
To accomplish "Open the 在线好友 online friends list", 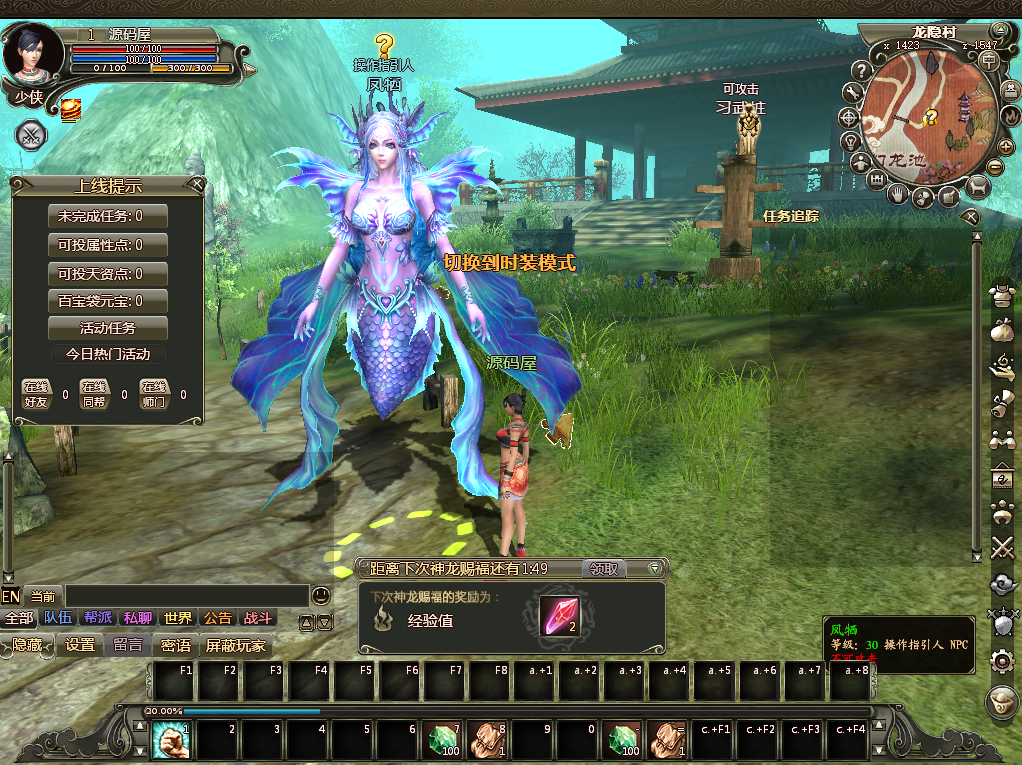I will (x=37, y=393).
